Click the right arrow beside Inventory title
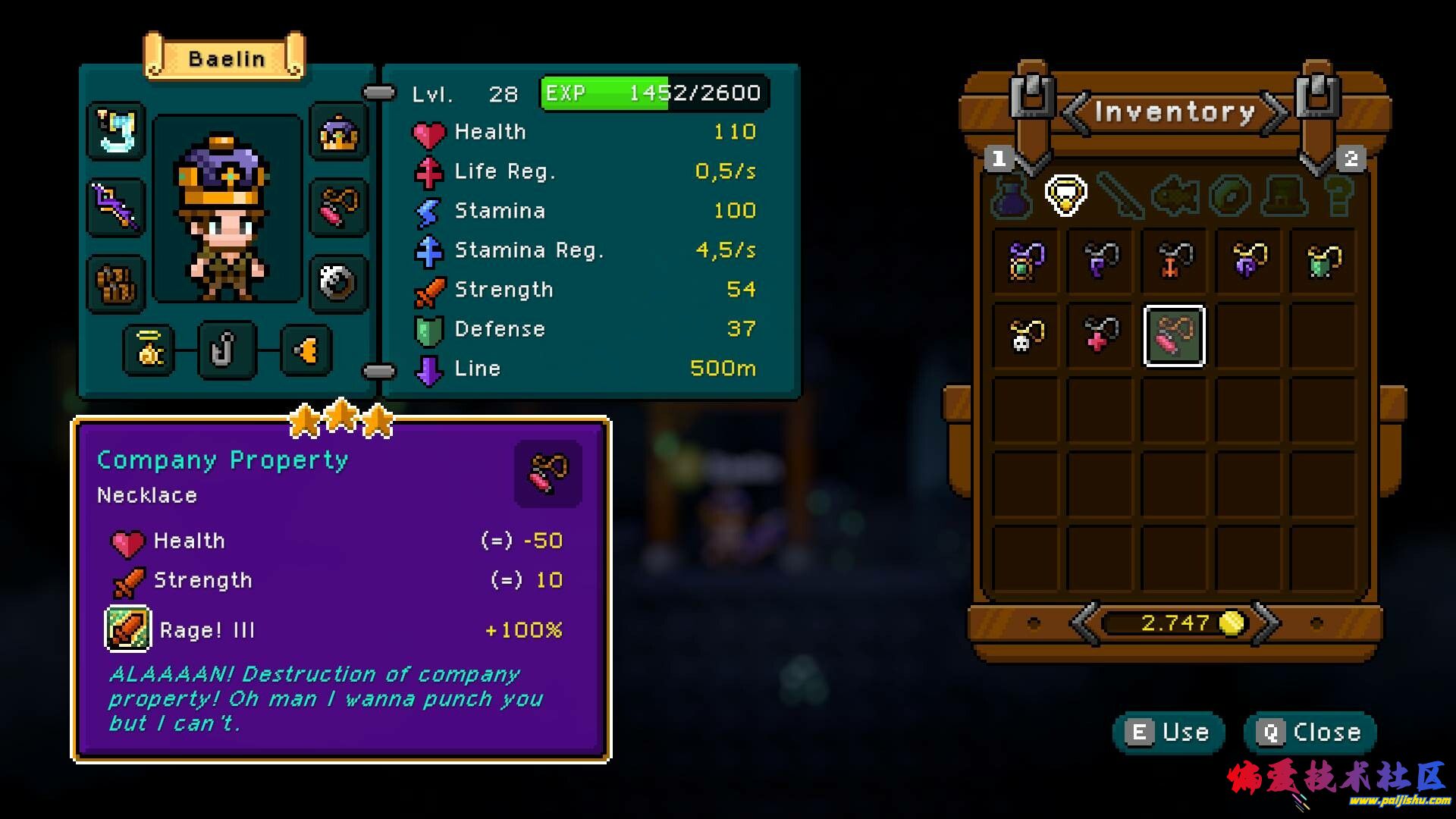The image size is (1456, 819). 1275,113
